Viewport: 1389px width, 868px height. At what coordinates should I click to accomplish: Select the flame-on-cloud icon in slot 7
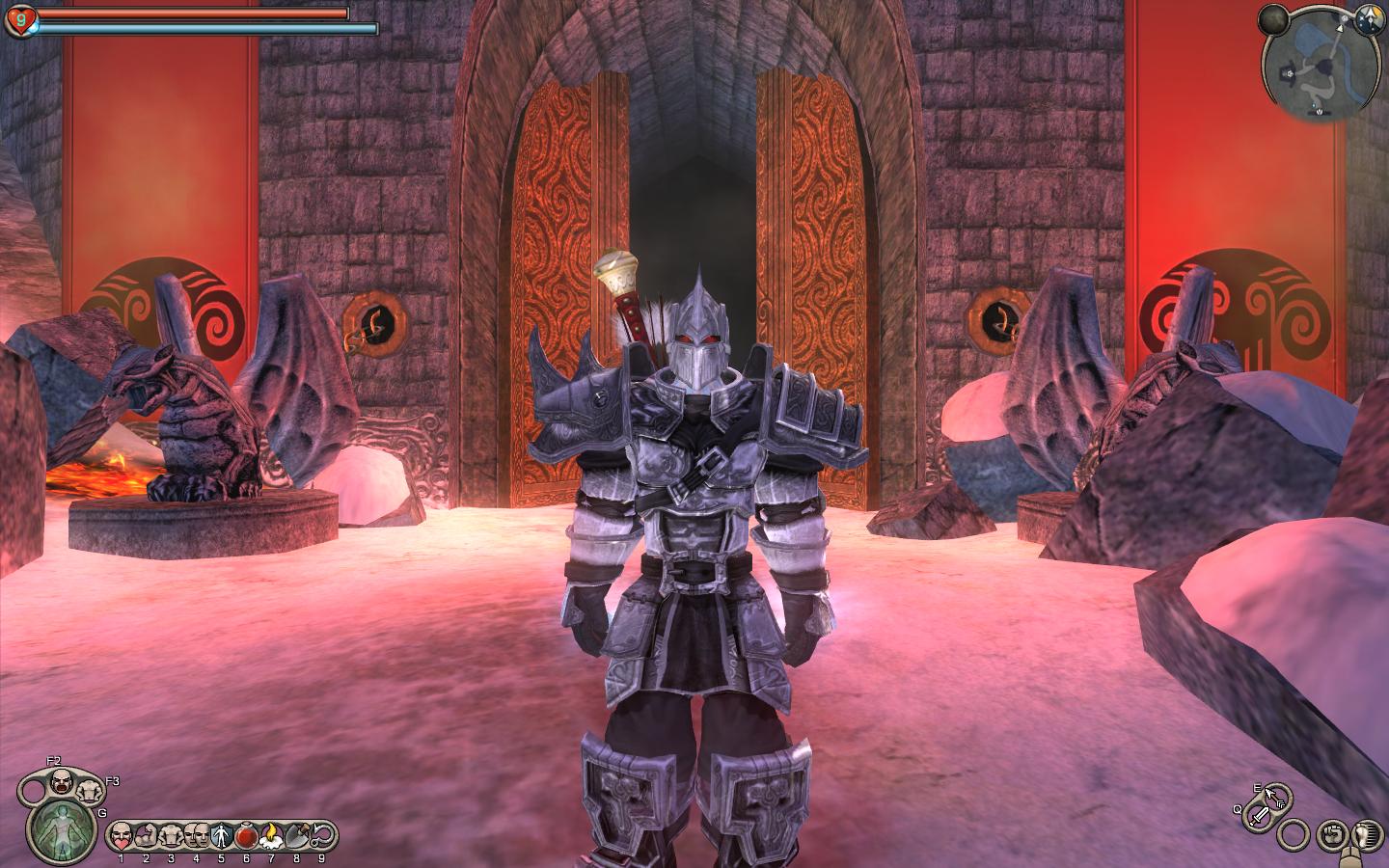[271, 833]
